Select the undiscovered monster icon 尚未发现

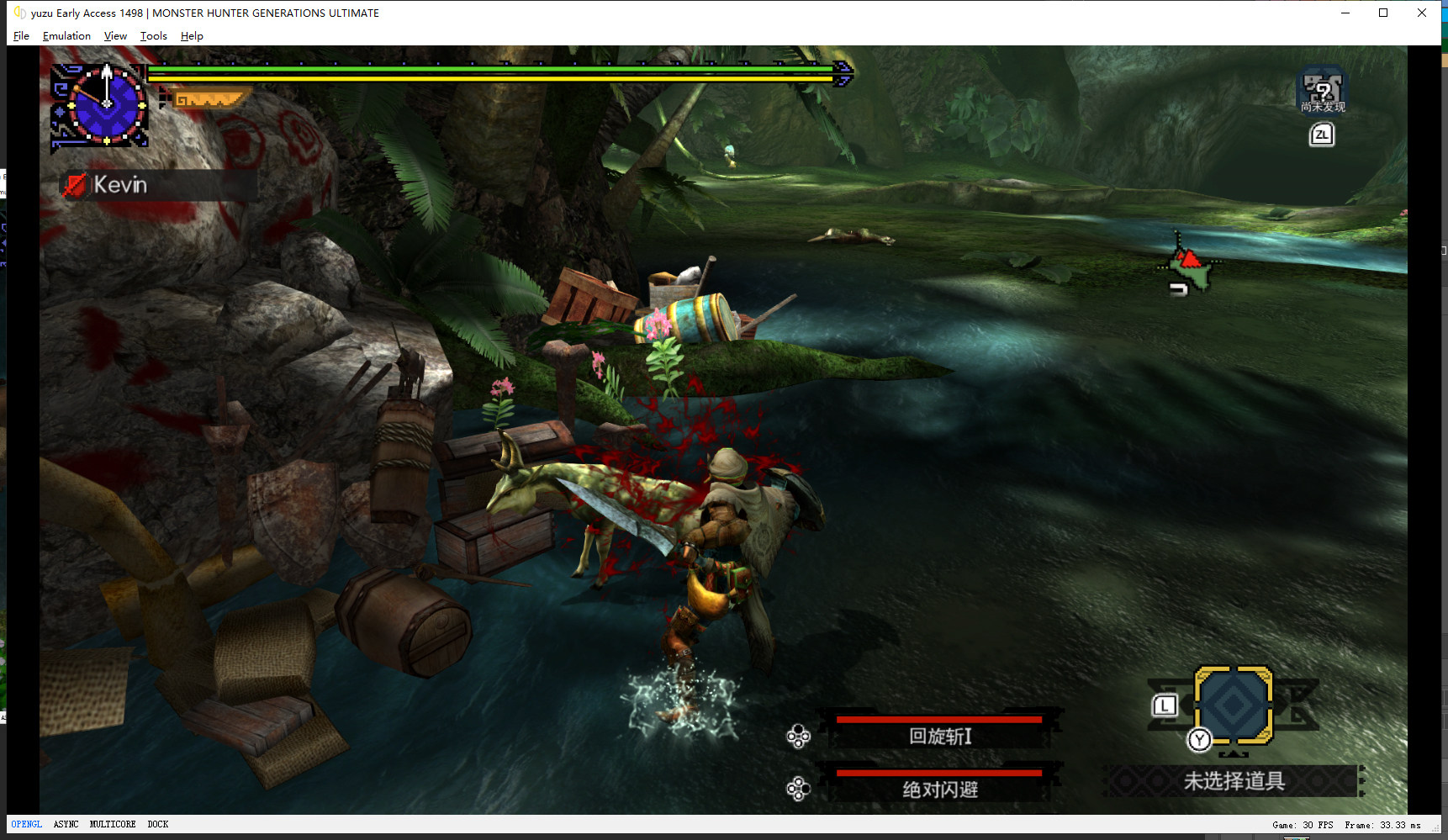(x=1322, y=91)
